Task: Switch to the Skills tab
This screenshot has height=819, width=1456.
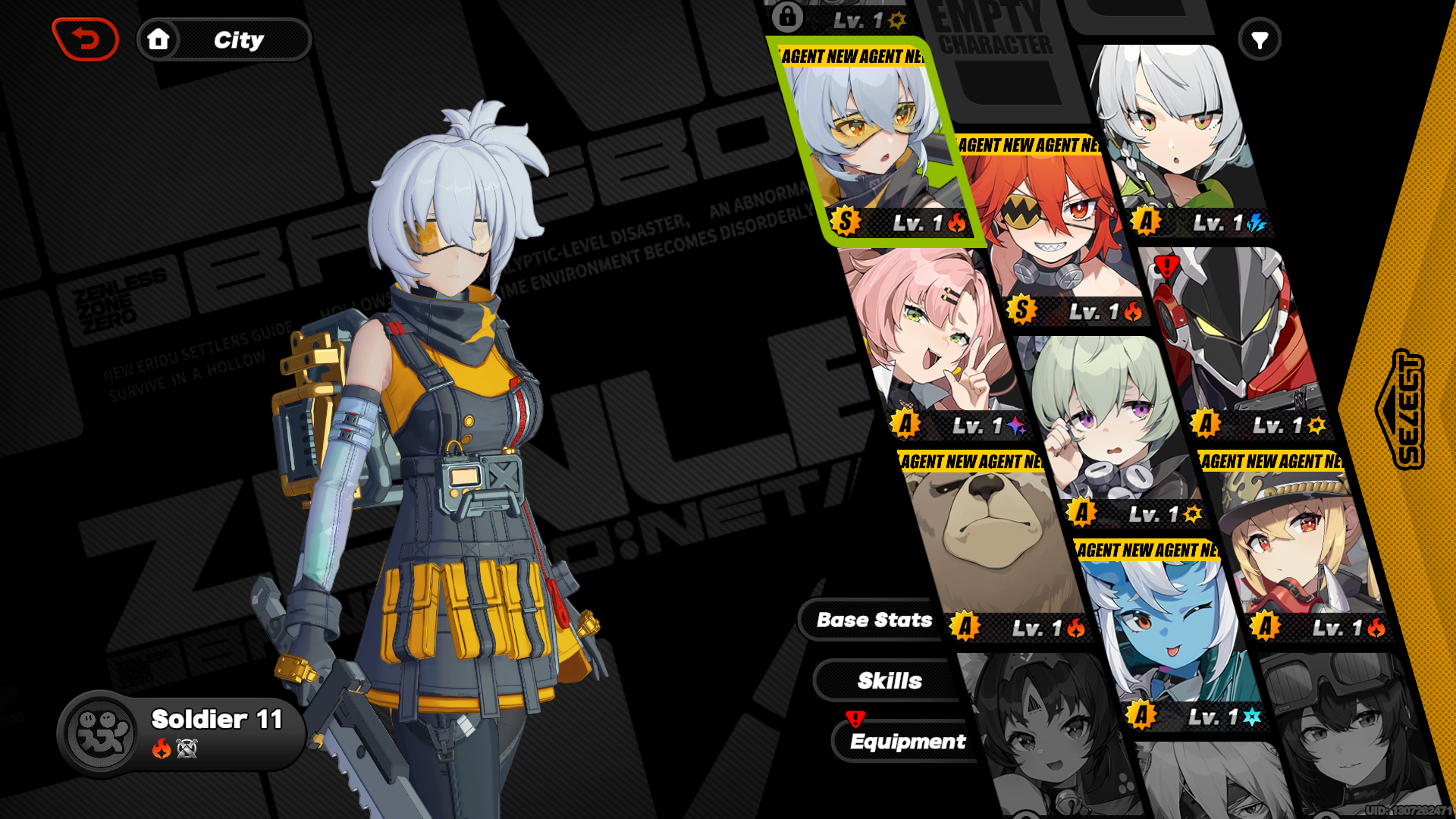Action: pyautogui.click(x=890, y=680)
